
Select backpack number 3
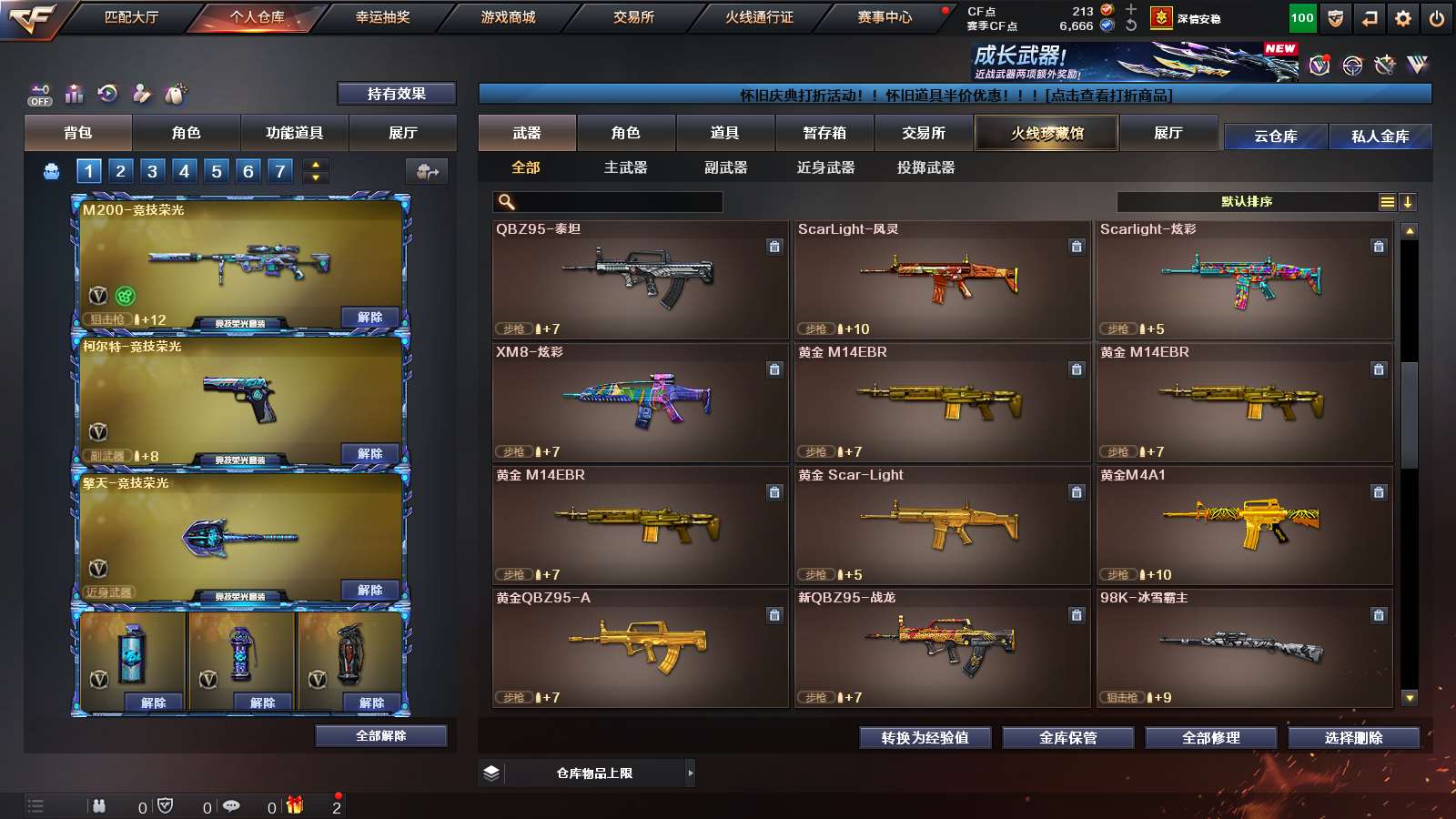[x=152, y=171]
